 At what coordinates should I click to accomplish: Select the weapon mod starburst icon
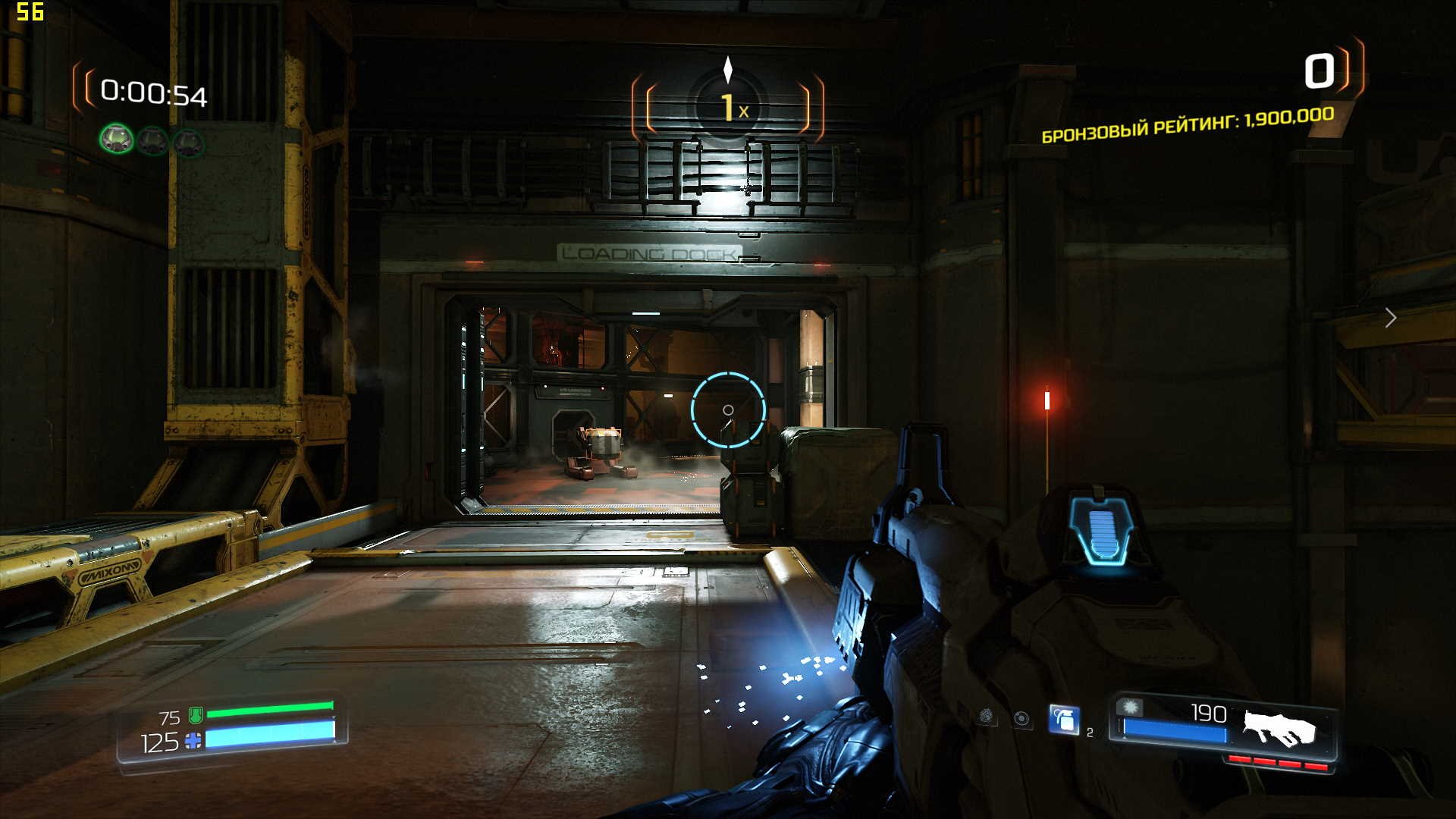click(x=1131, y=708)
